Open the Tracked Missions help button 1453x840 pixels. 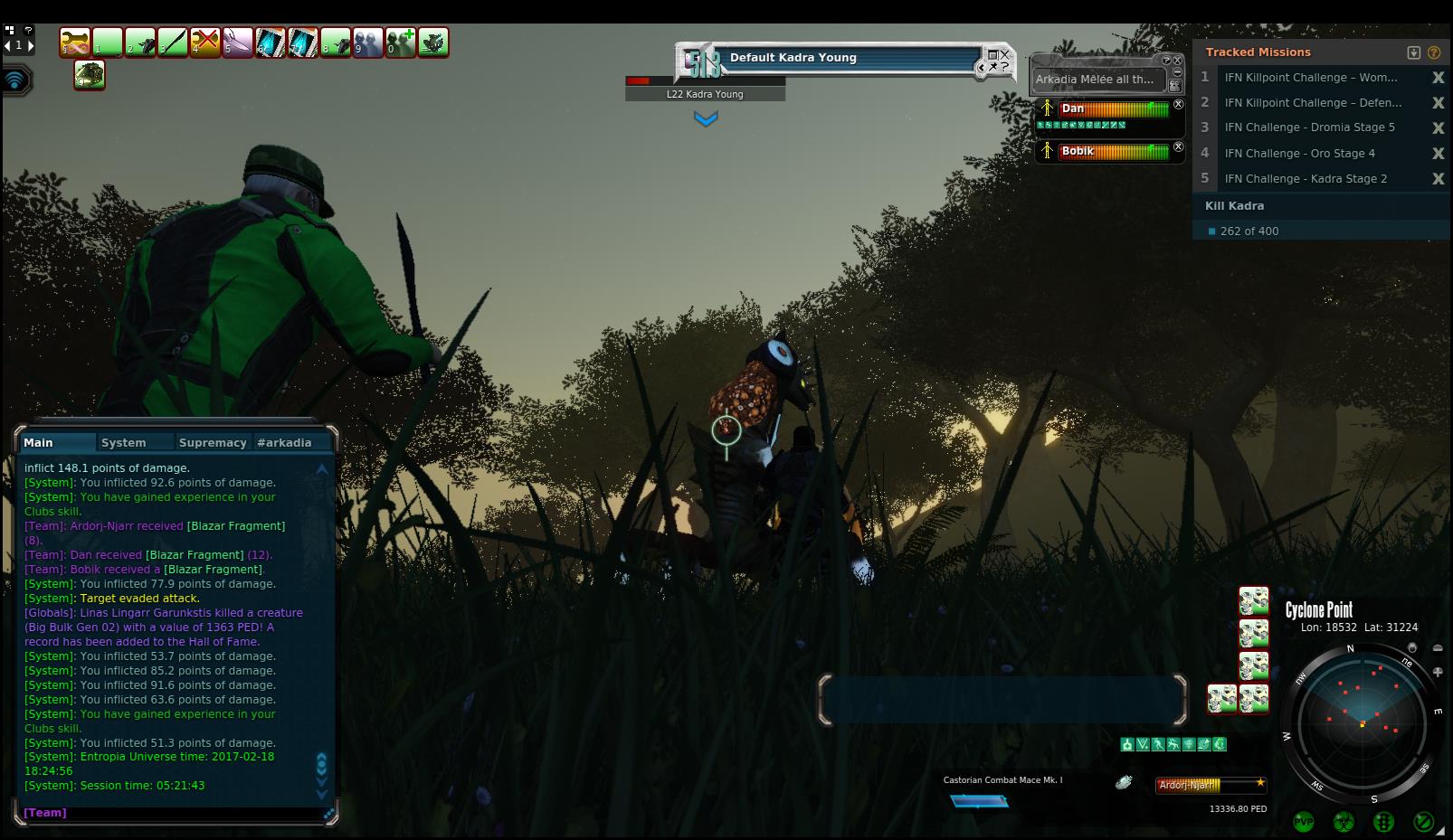tap(1434, 52)
